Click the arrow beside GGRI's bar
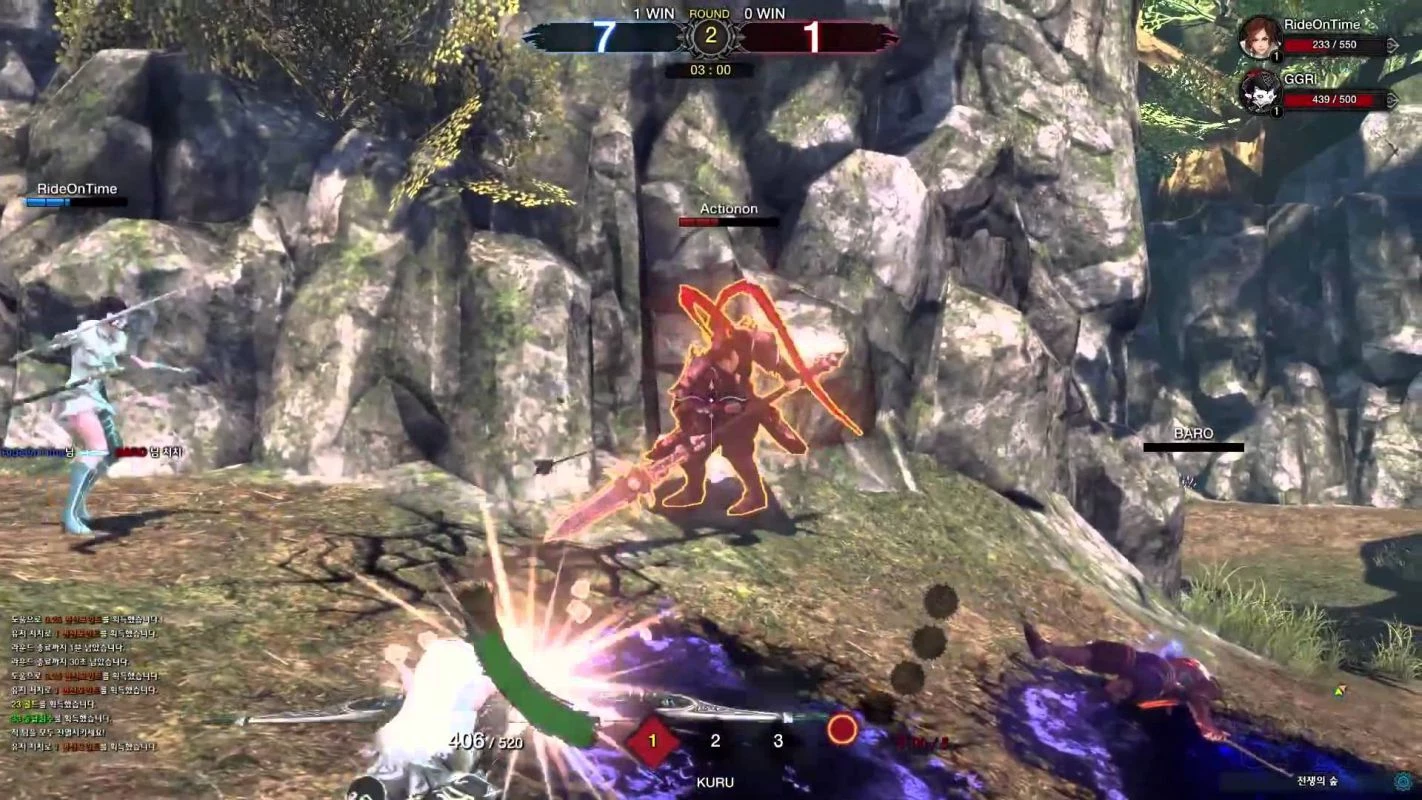The image size is (1422, 800). click(1393, 100)
